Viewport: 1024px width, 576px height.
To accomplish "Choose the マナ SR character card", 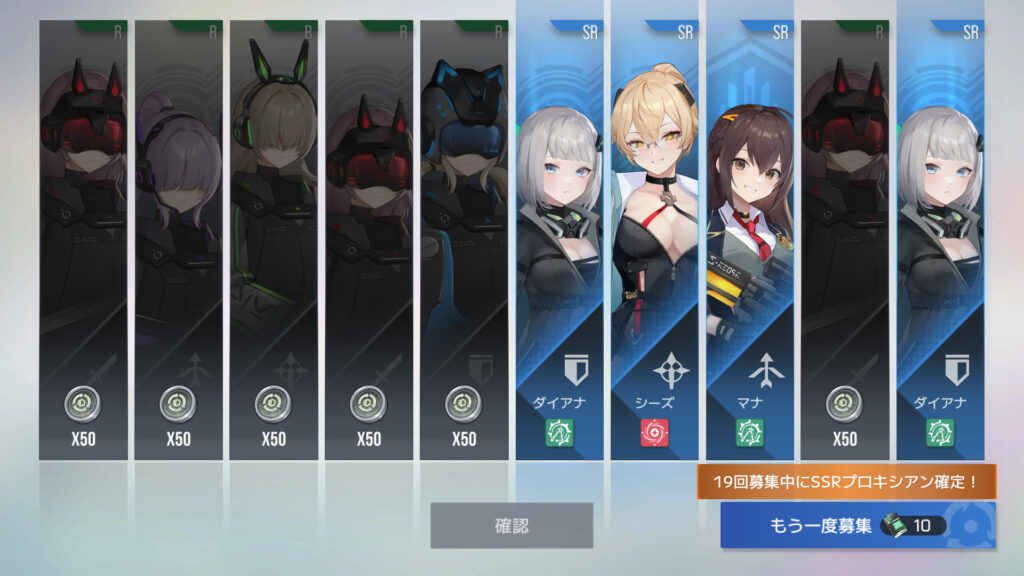I will click(750, 240).
